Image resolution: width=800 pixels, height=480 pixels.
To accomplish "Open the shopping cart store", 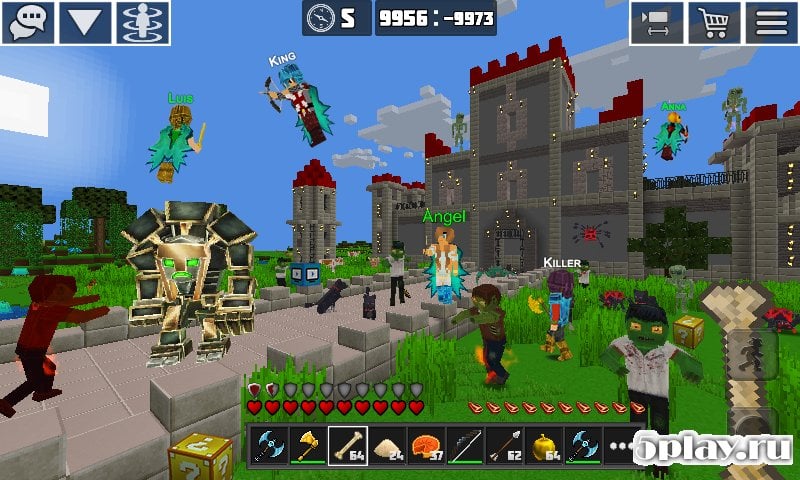I will tap(714, 22).
